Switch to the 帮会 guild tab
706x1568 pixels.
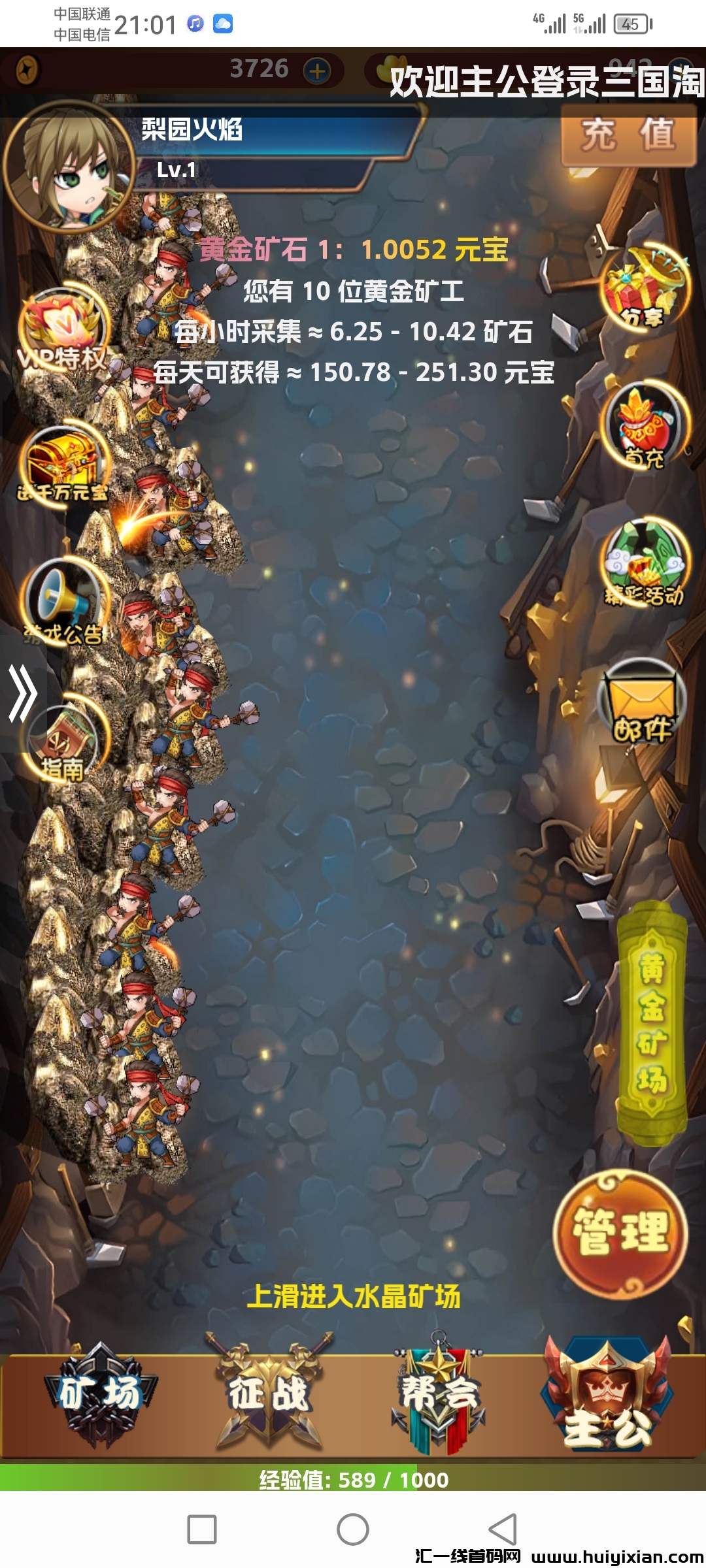click(439, 1395)
